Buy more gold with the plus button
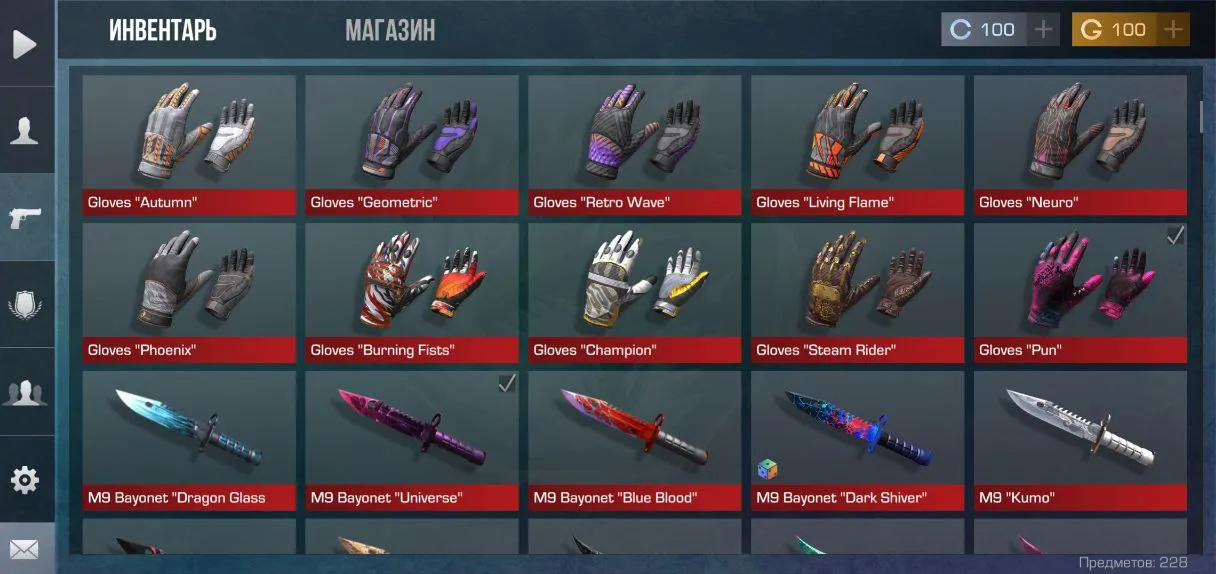The width and height of the screenshot is (1216, 574). pos(1173,30)
